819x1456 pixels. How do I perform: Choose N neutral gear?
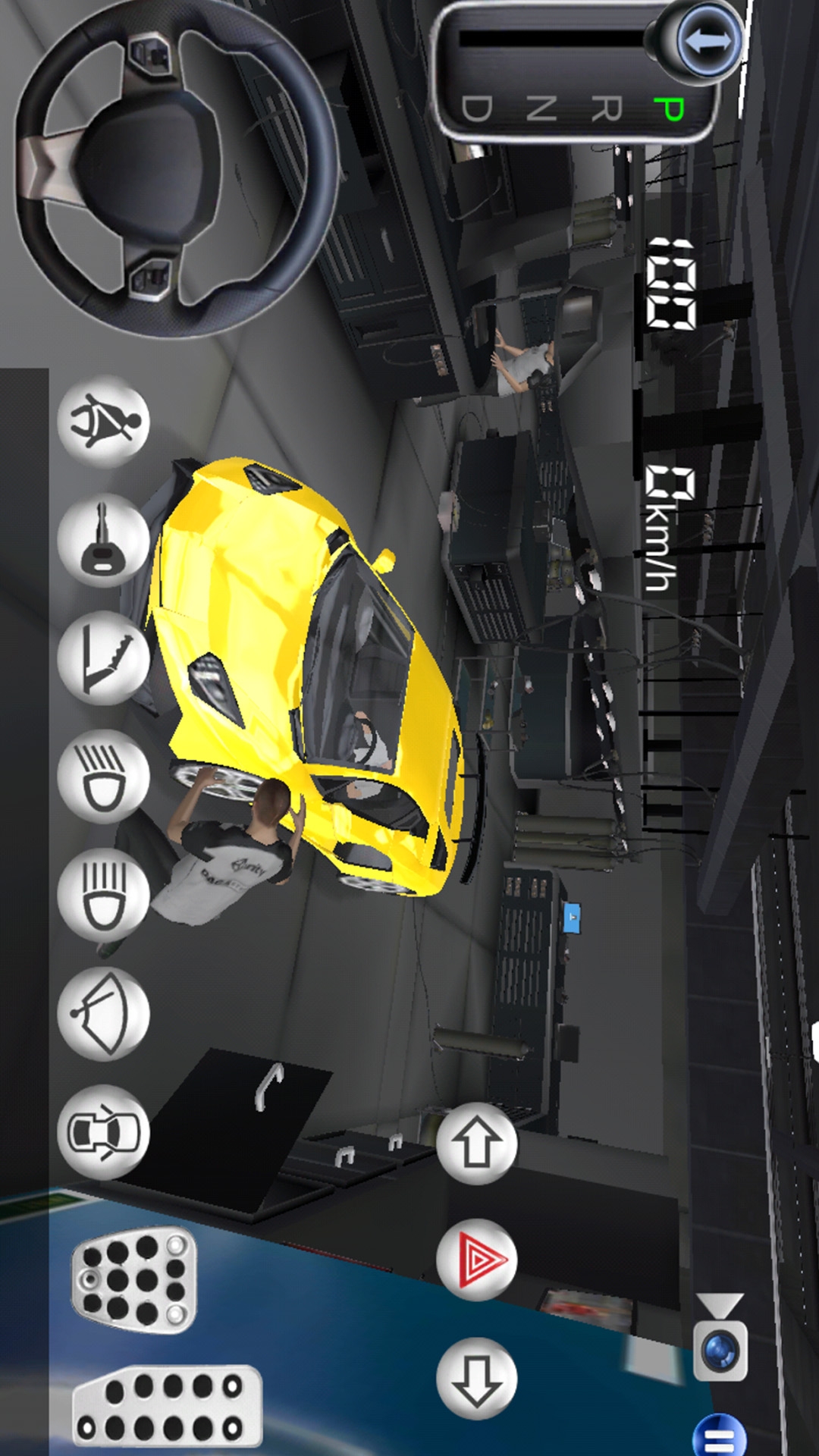[x=541, y=109]
